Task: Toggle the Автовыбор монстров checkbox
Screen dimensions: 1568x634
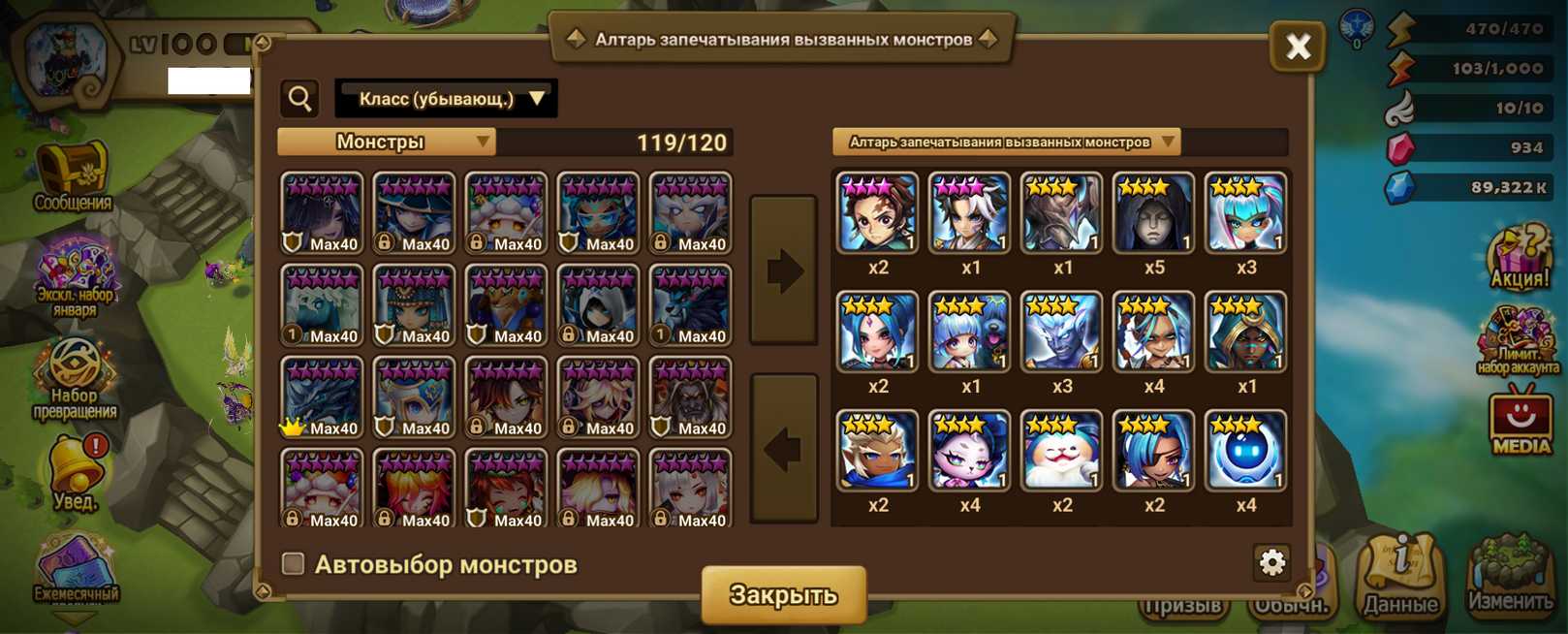Action: tap(293, 563)
